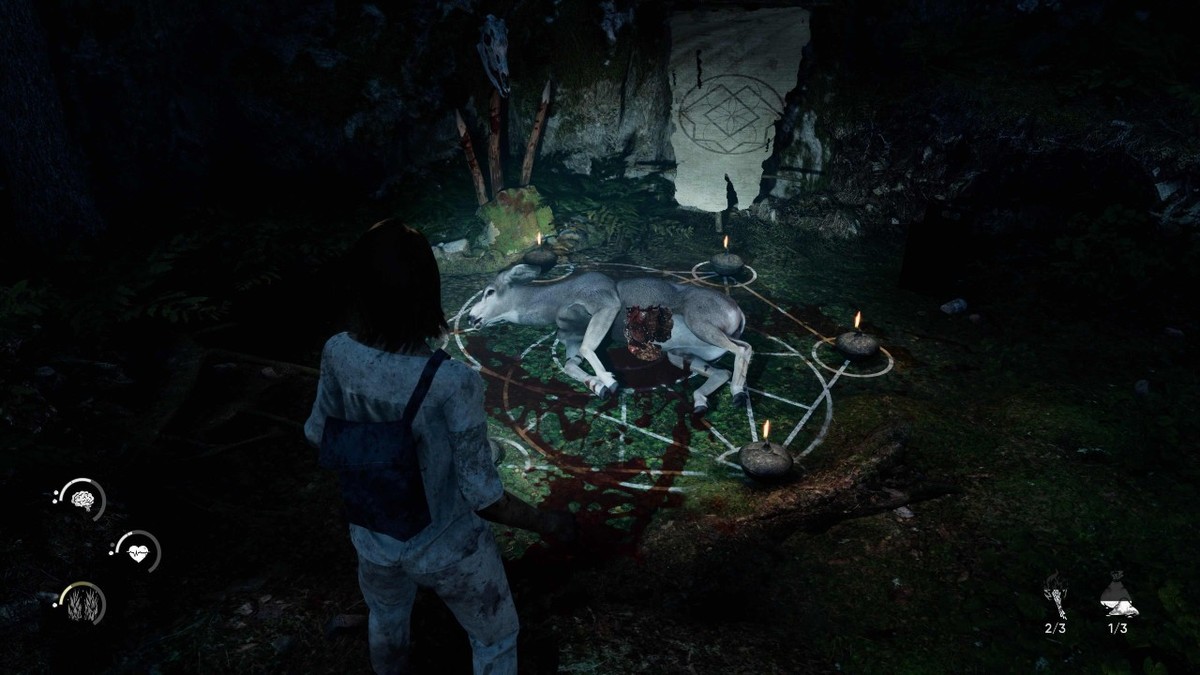The image size is (1200, 675).
Task: Click the grass bundle status icon
Action: tap(82, 603)
